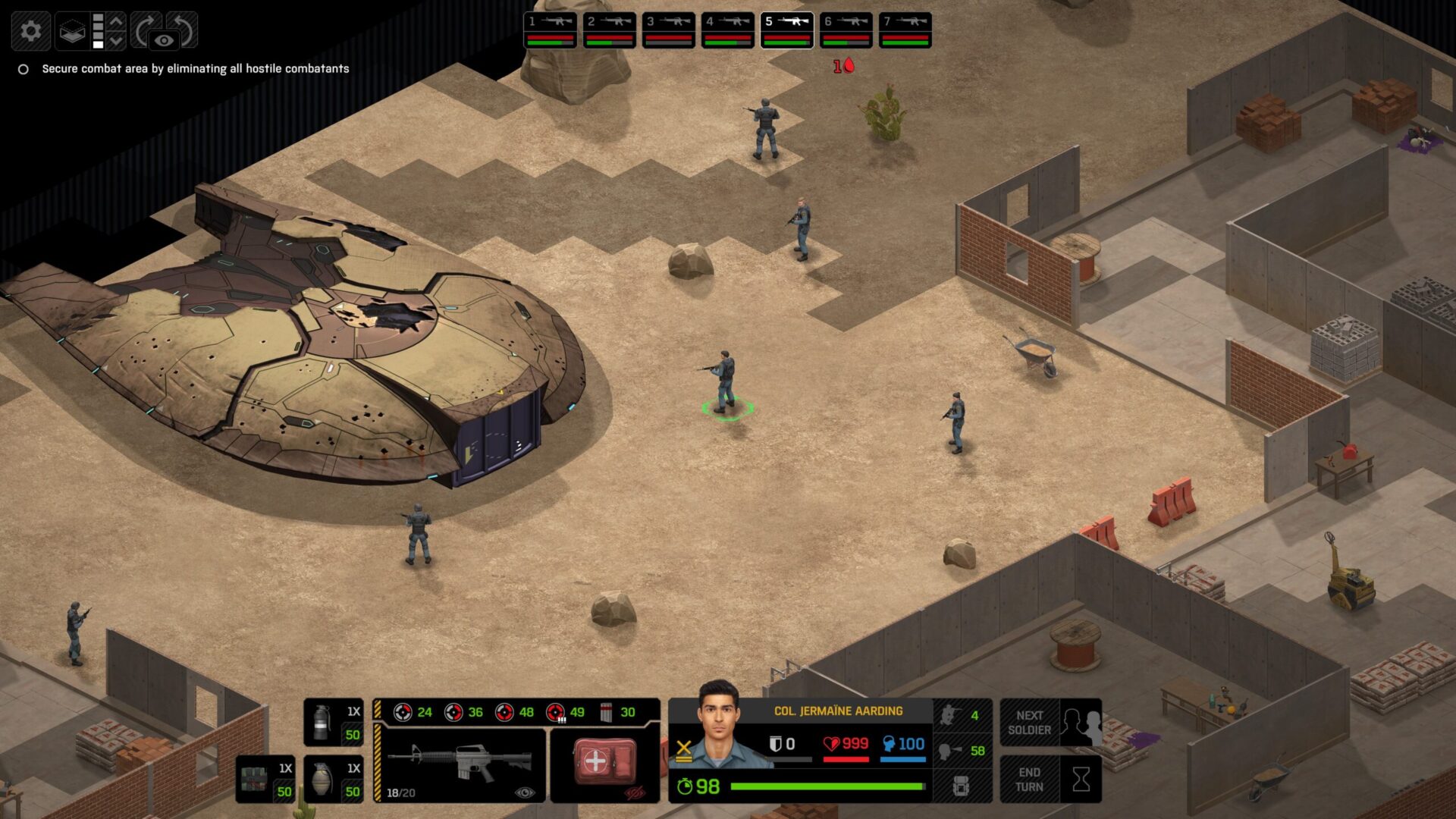Reload the rifle with magazine icon

(x=618, y=712)
